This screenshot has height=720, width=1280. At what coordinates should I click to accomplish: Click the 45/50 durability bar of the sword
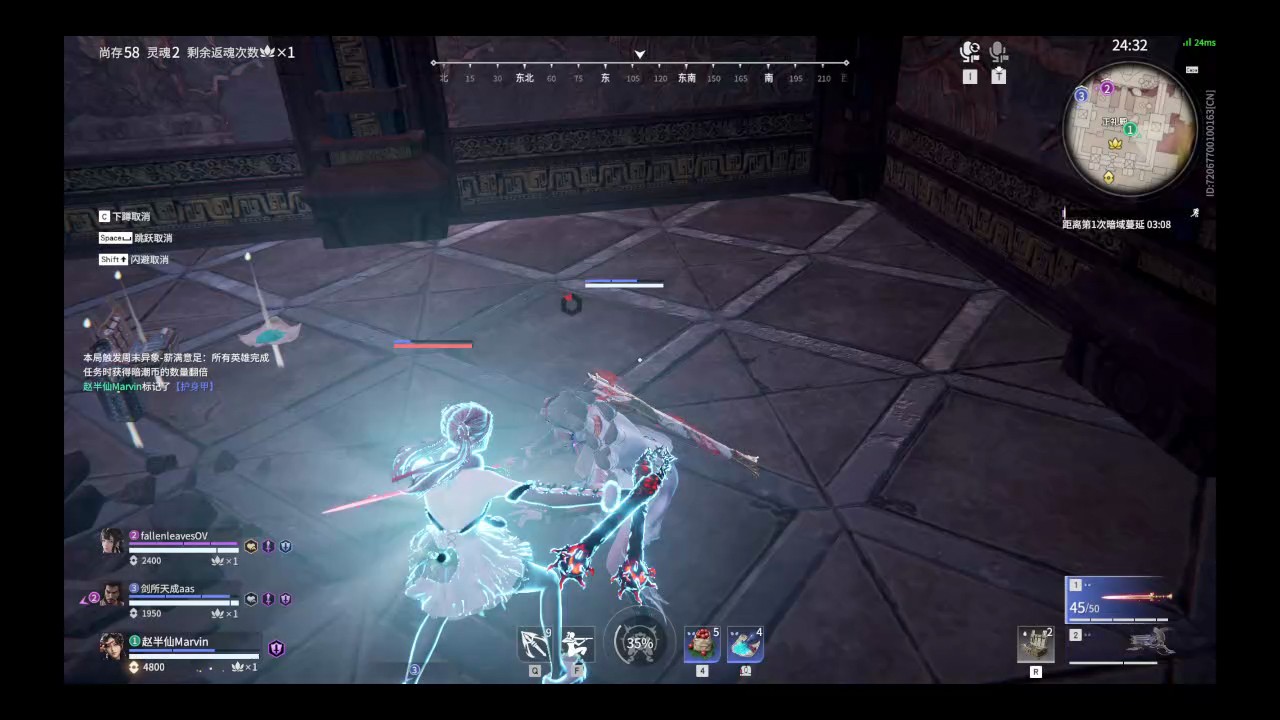pyautogui.click(x=1117, y=619)
